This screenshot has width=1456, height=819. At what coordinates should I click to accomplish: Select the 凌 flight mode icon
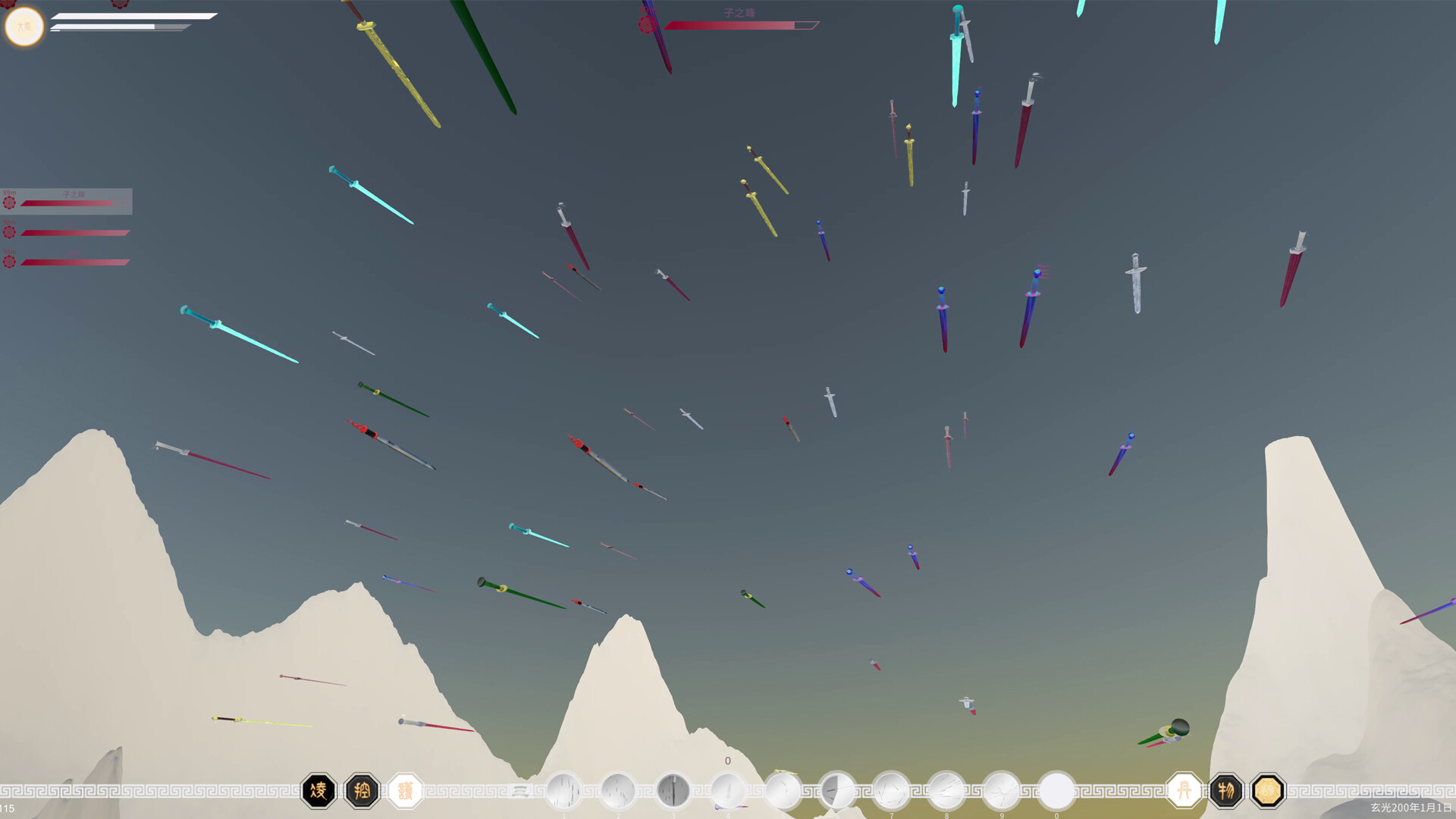[x=318, y=789]
